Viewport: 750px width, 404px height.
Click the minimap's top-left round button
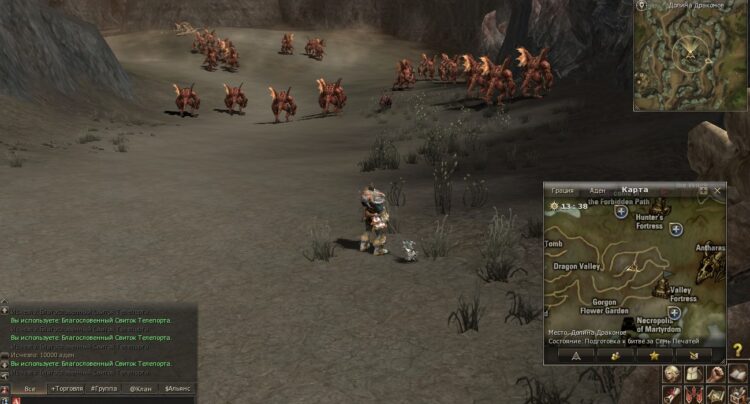(x=640, y=5)
